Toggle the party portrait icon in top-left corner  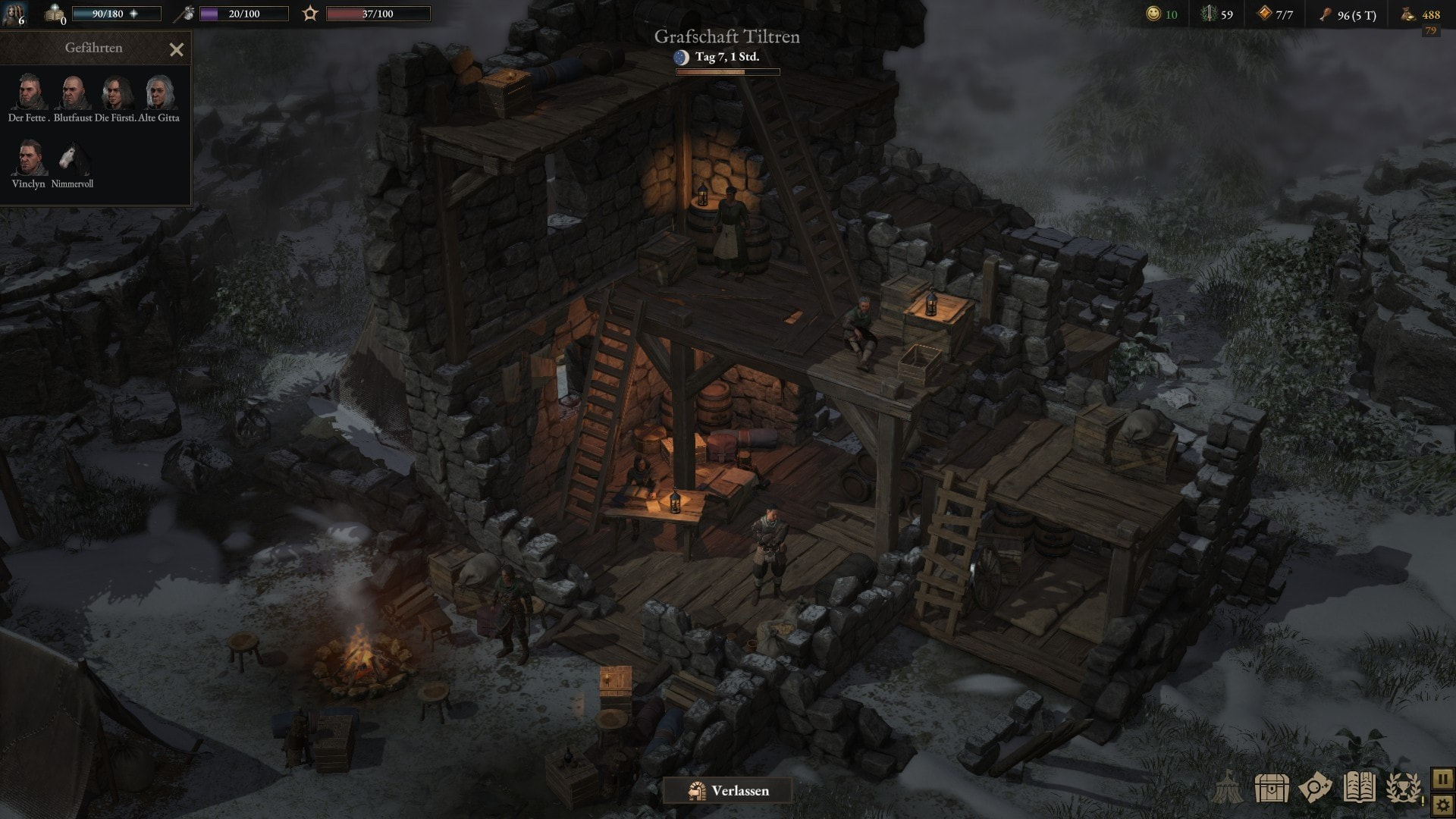click(x=14, y=14)
